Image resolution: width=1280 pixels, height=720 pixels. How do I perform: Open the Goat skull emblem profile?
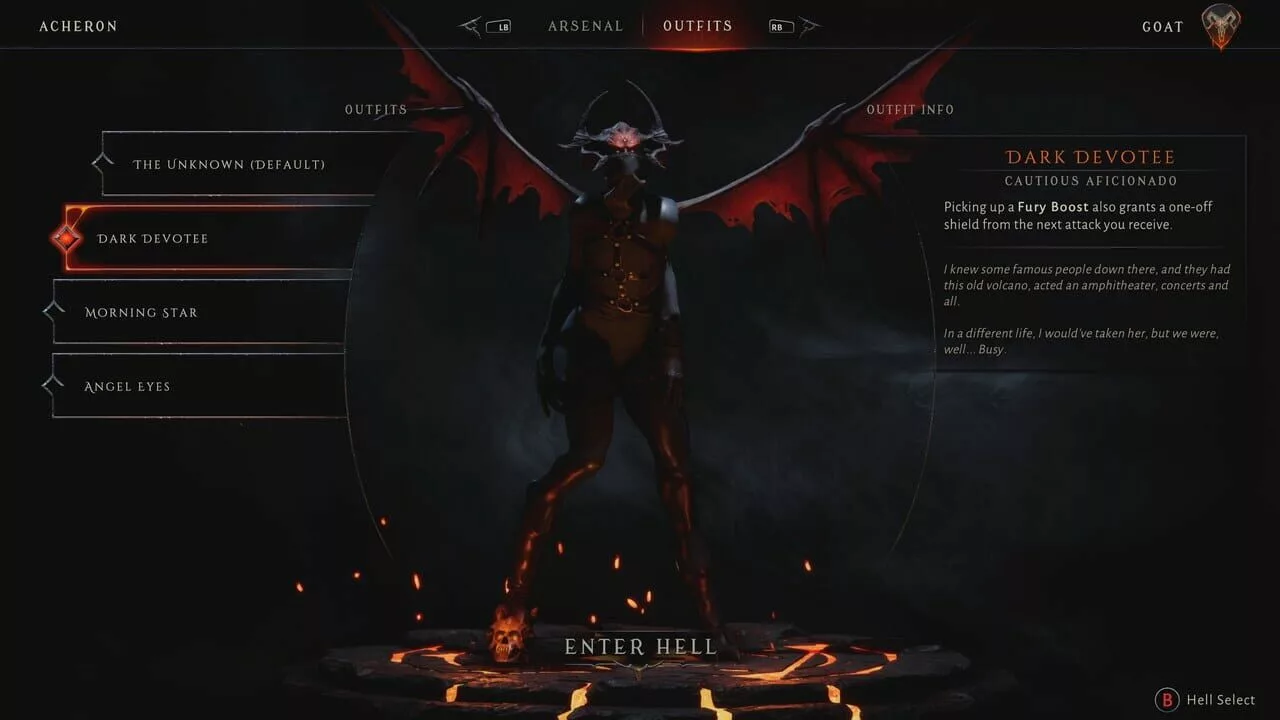(1220, 27)
